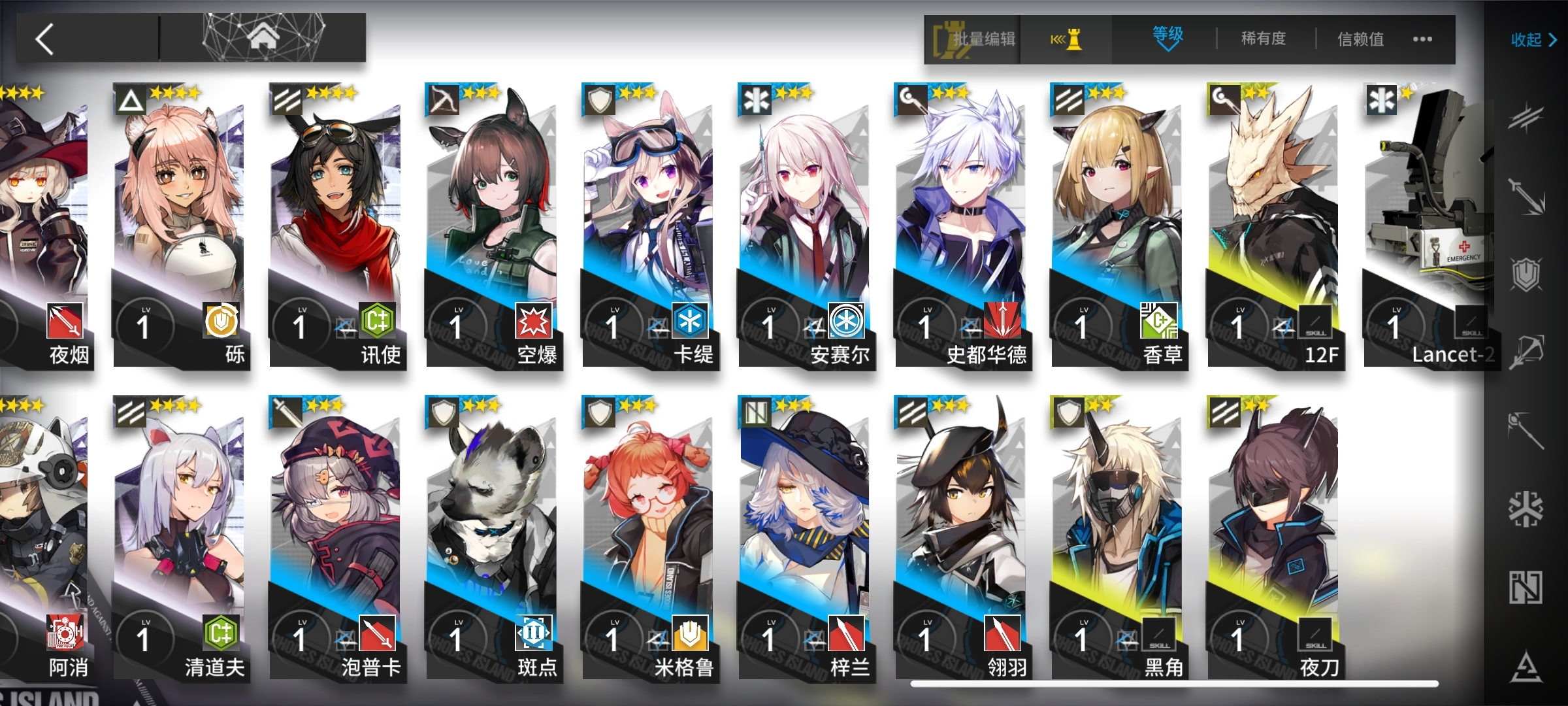Screen dimensions: 1568x706
Task: Pick operator 安赛尔
Action: pos(805,226)
